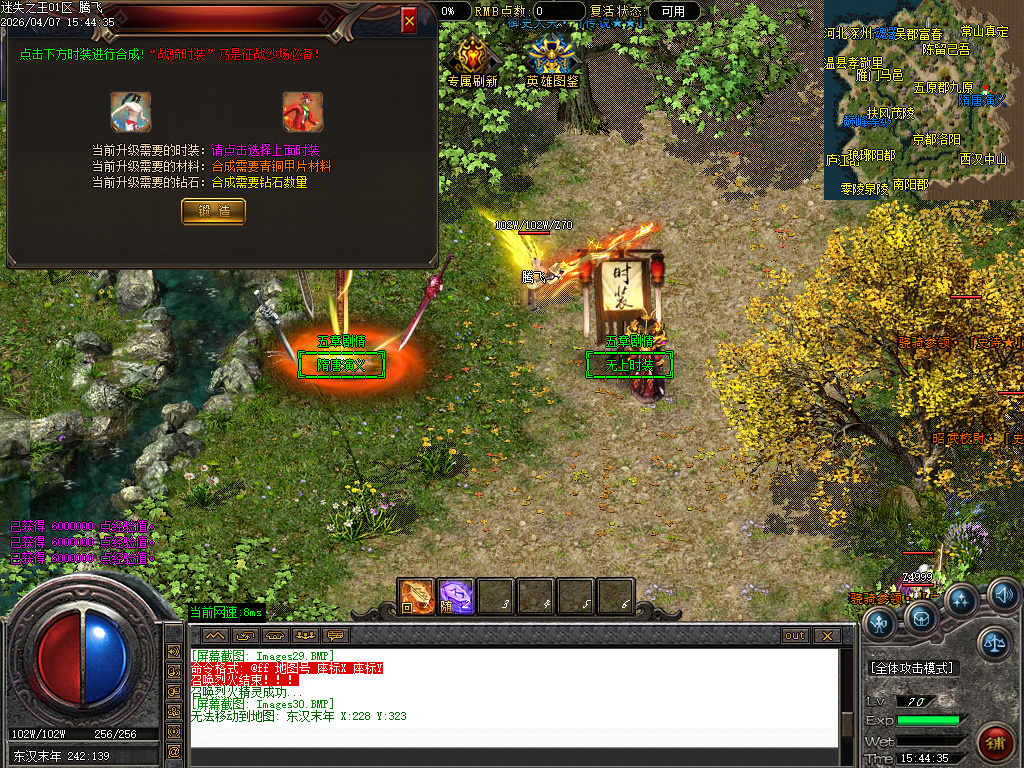Open the red 铺 shop button
Screen dimensions: 1024x768
pos(995,742)
